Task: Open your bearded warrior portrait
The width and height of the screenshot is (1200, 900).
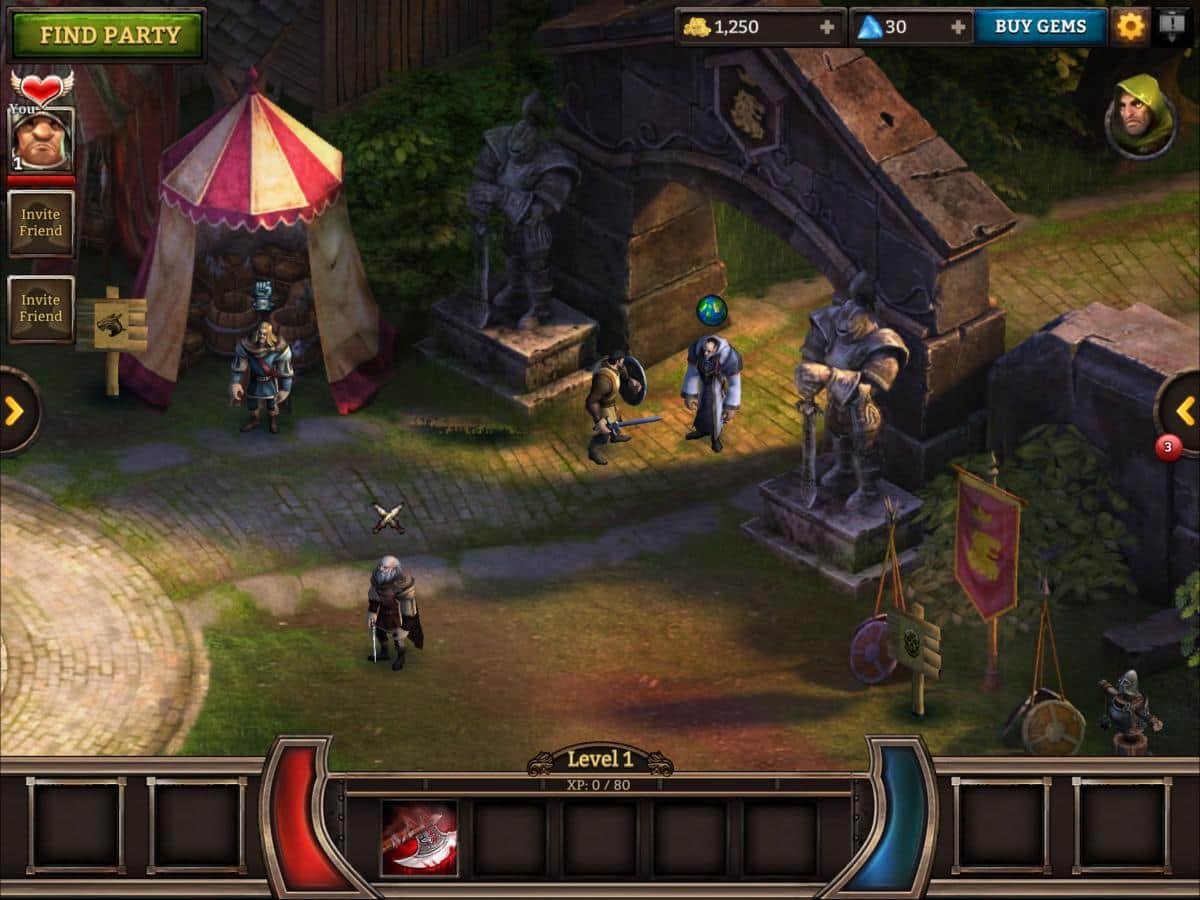Action: coord(41,140)
